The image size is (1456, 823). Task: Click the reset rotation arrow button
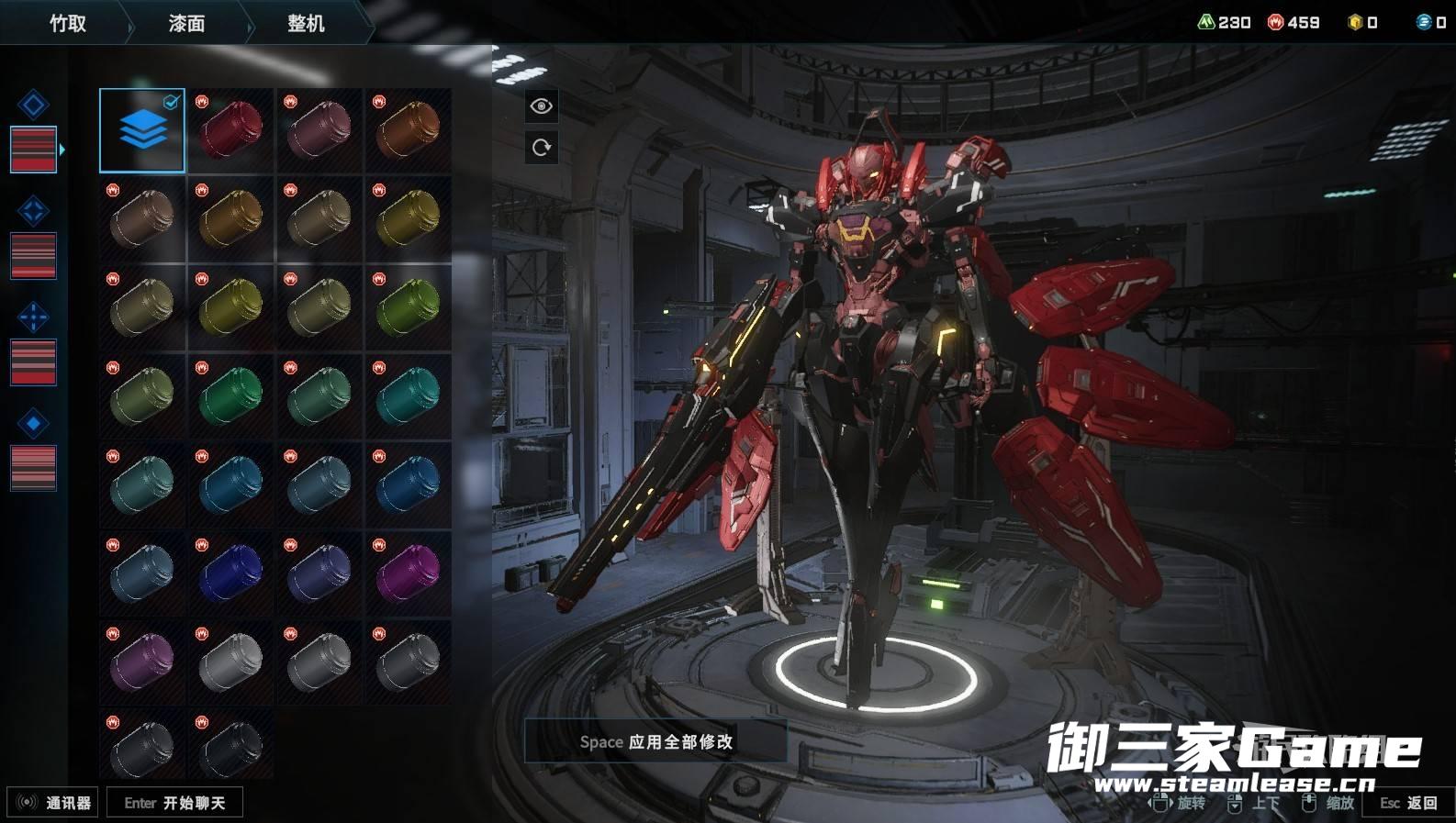click(542, 147)
